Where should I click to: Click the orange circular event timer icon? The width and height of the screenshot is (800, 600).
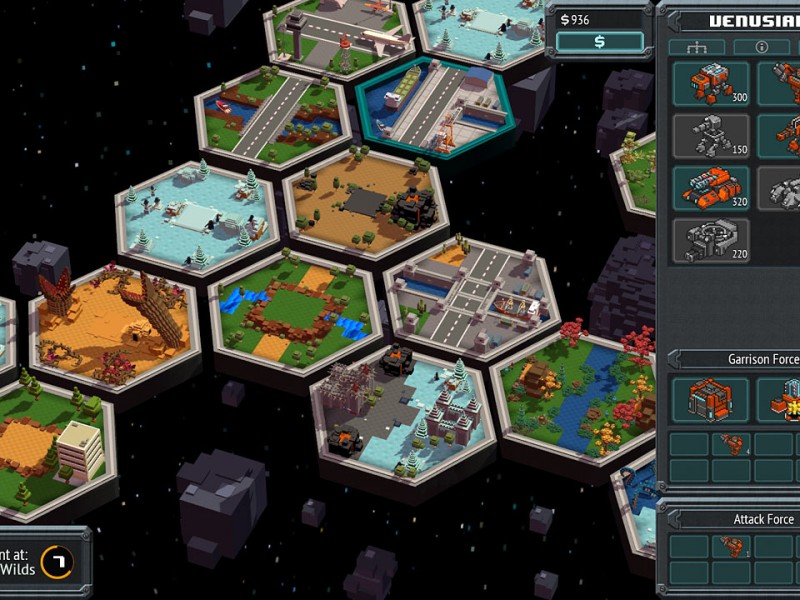click(56, 561)
